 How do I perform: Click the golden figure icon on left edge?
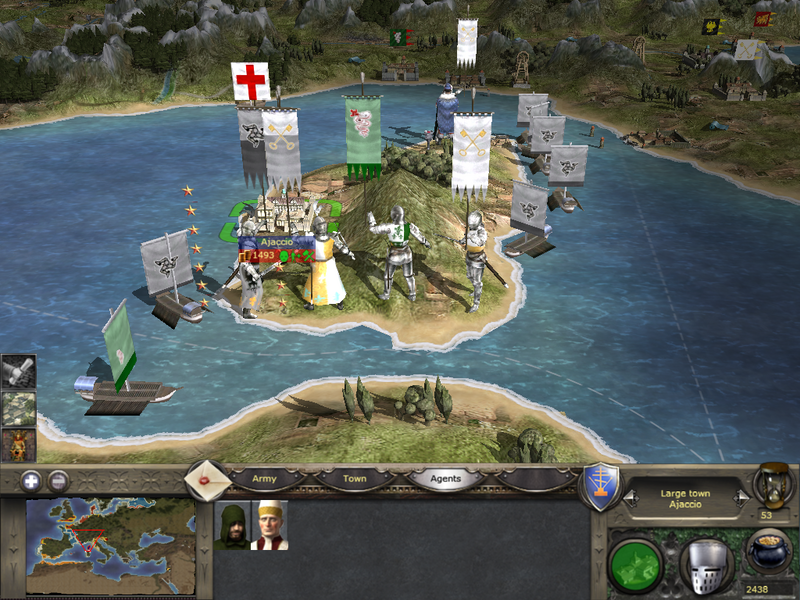(19, 444)
